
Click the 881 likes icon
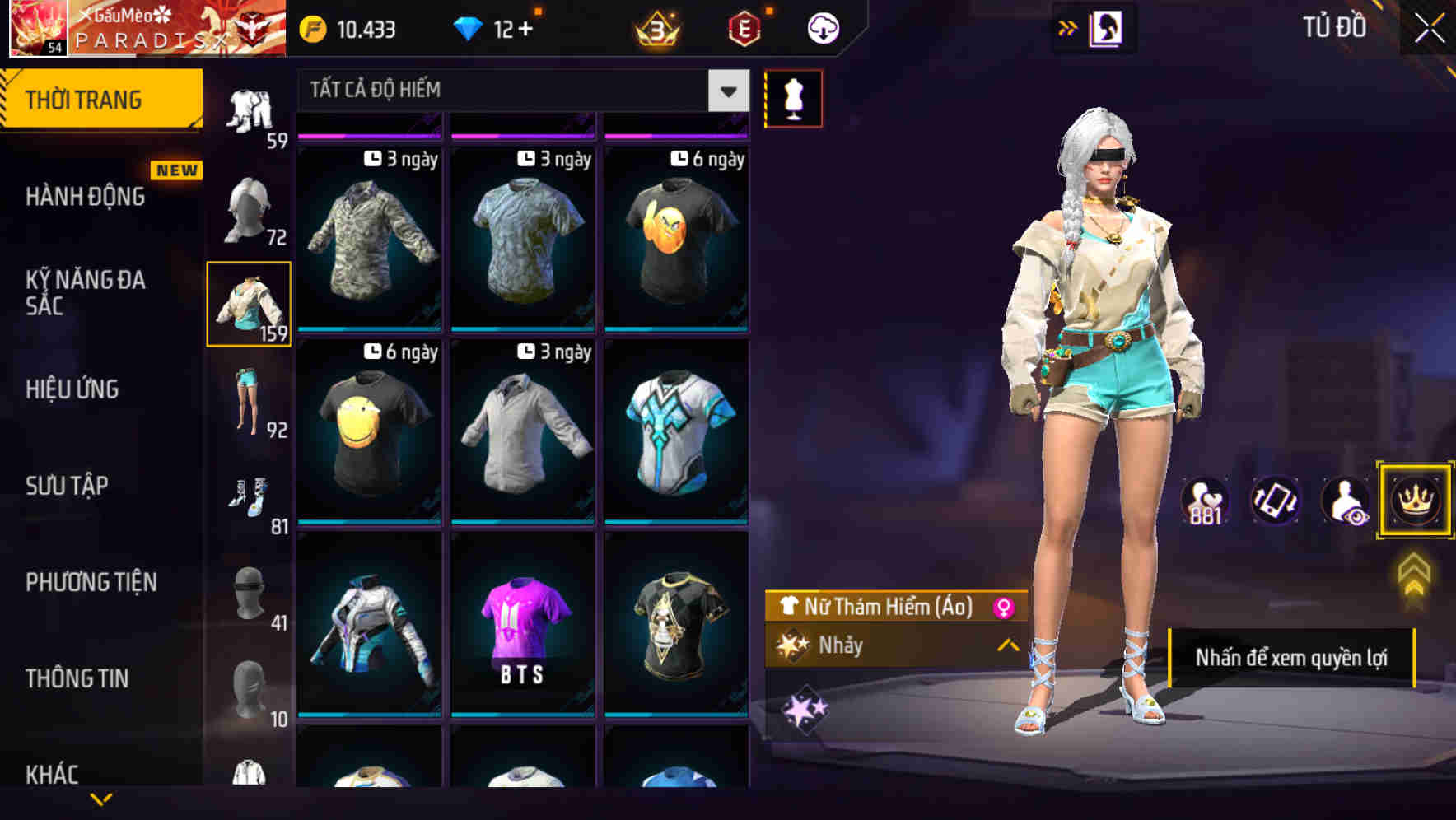coord(1205,501)
